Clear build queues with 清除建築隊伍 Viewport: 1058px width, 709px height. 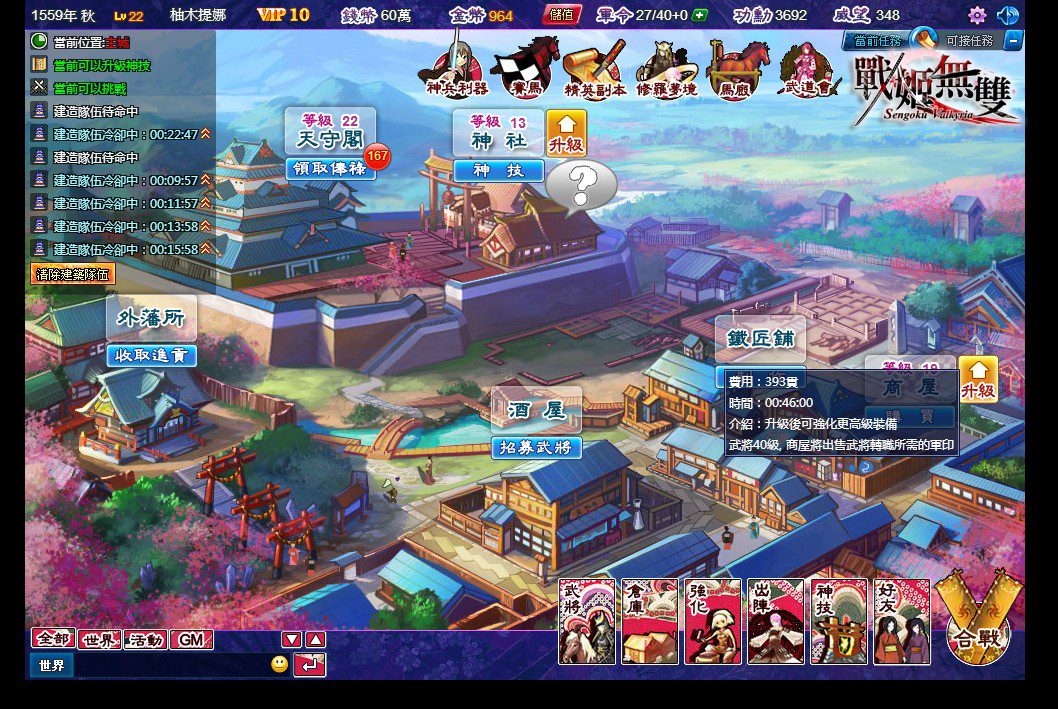[x=74, y=274]
